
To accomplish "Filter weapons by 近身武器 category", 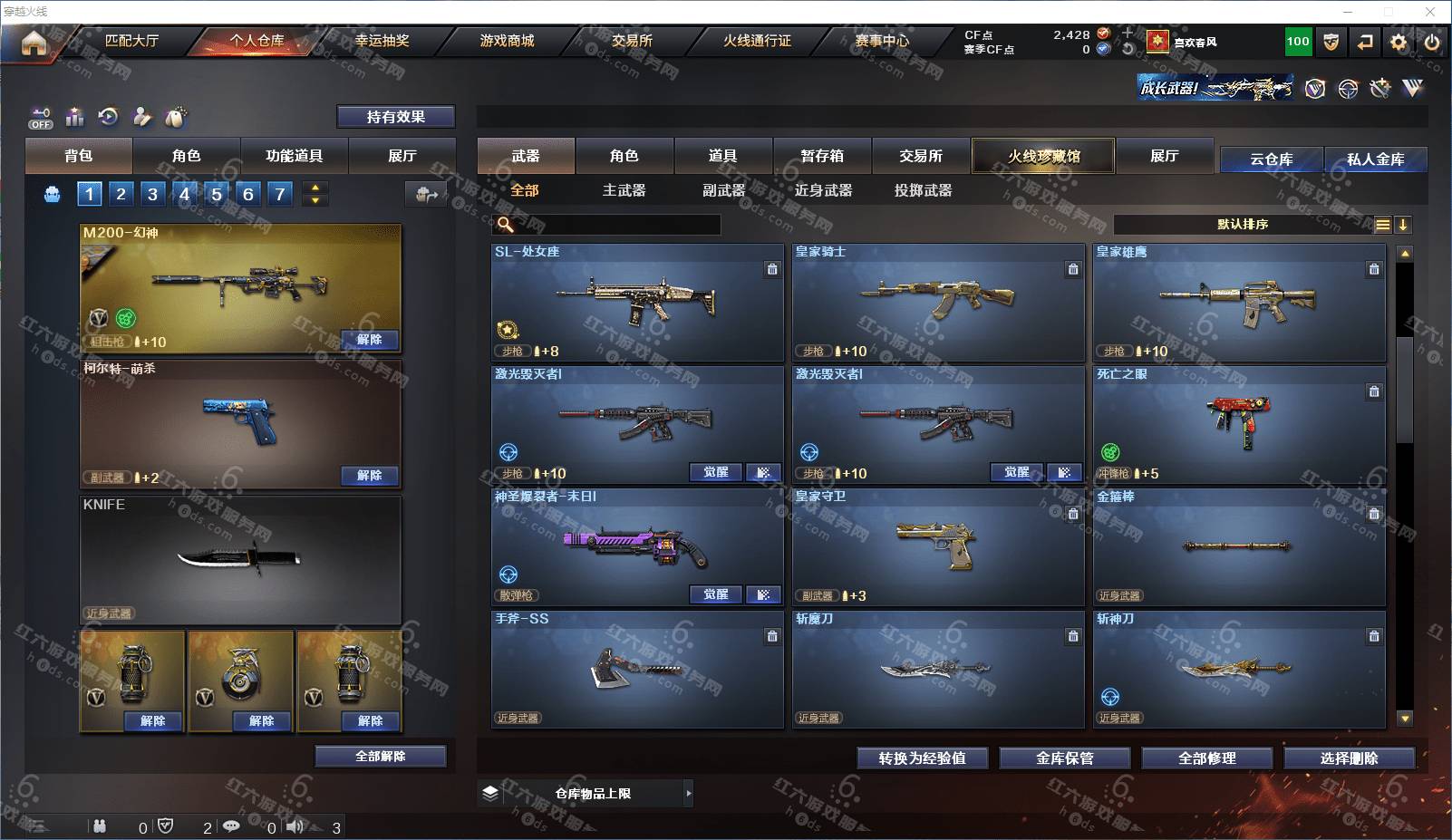I will coord(823,190).
